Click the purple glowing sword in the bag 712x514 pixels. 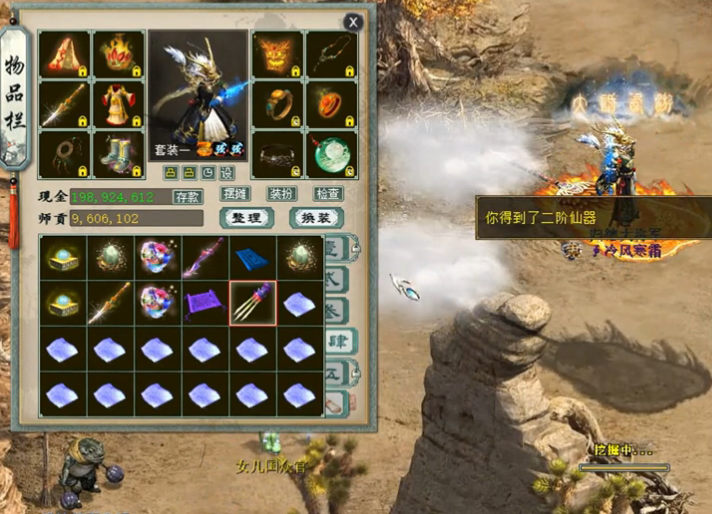[x=205, y=258]
